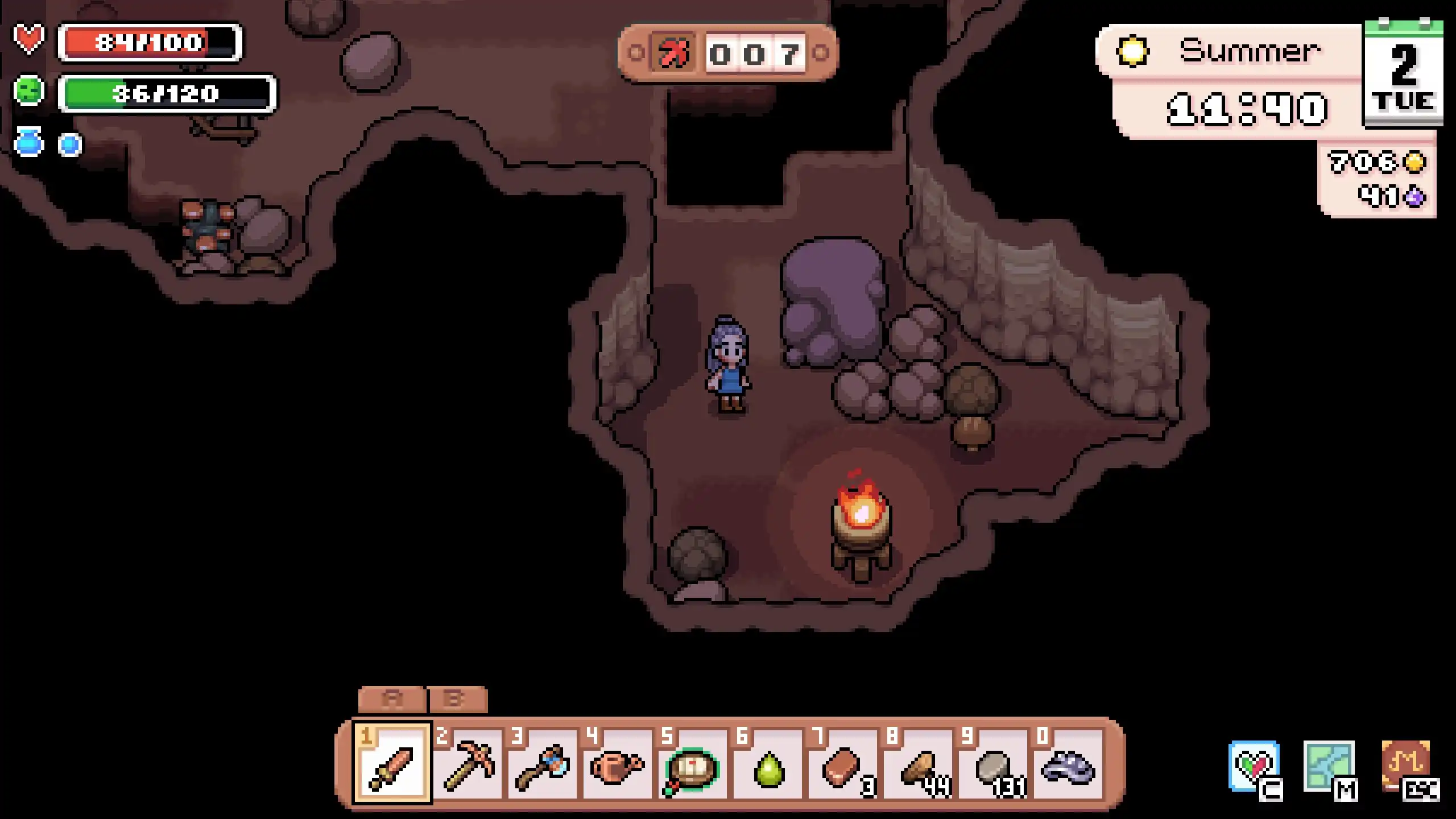
Task: Click the blue potion flask icon
Action: pyautogui.click(x=29, y=142)
